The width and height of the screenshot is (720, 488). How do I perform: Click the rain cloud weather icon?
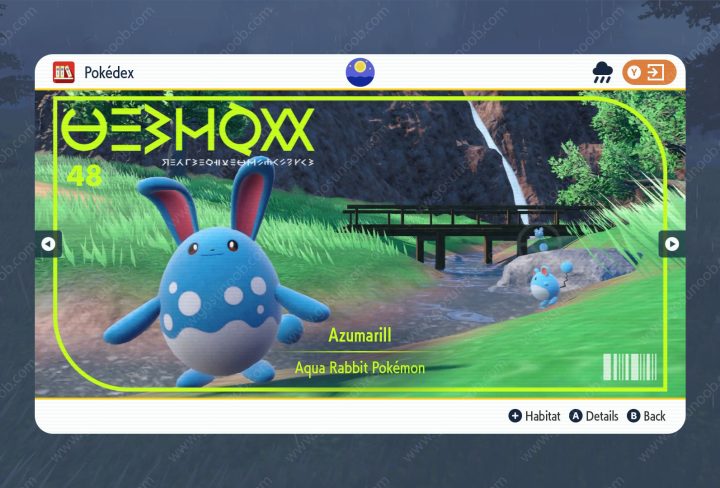pyautogui.click(x=603, y=72)
